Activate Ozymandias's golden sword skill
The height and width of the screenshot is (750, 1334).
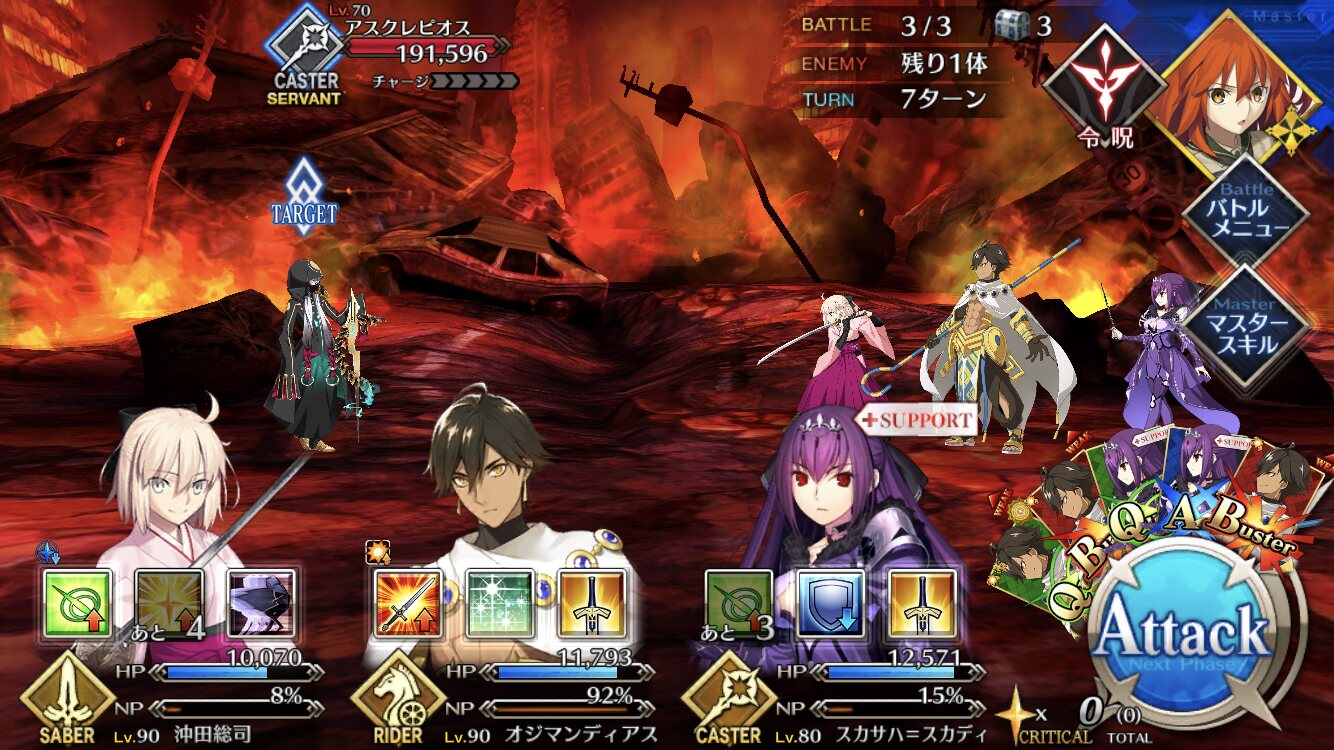(592, 604)
